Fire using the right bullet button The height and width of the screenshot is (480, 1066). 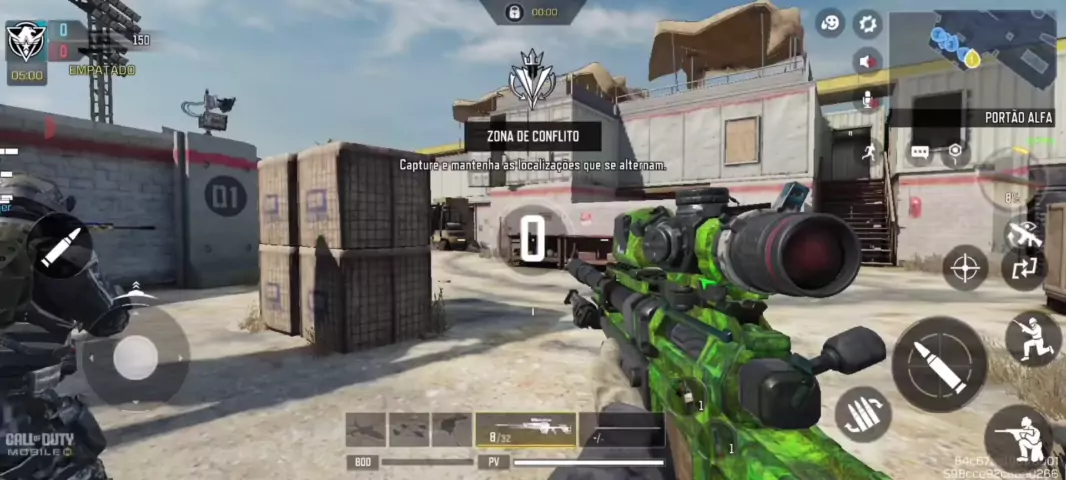[x=938, y=364]
